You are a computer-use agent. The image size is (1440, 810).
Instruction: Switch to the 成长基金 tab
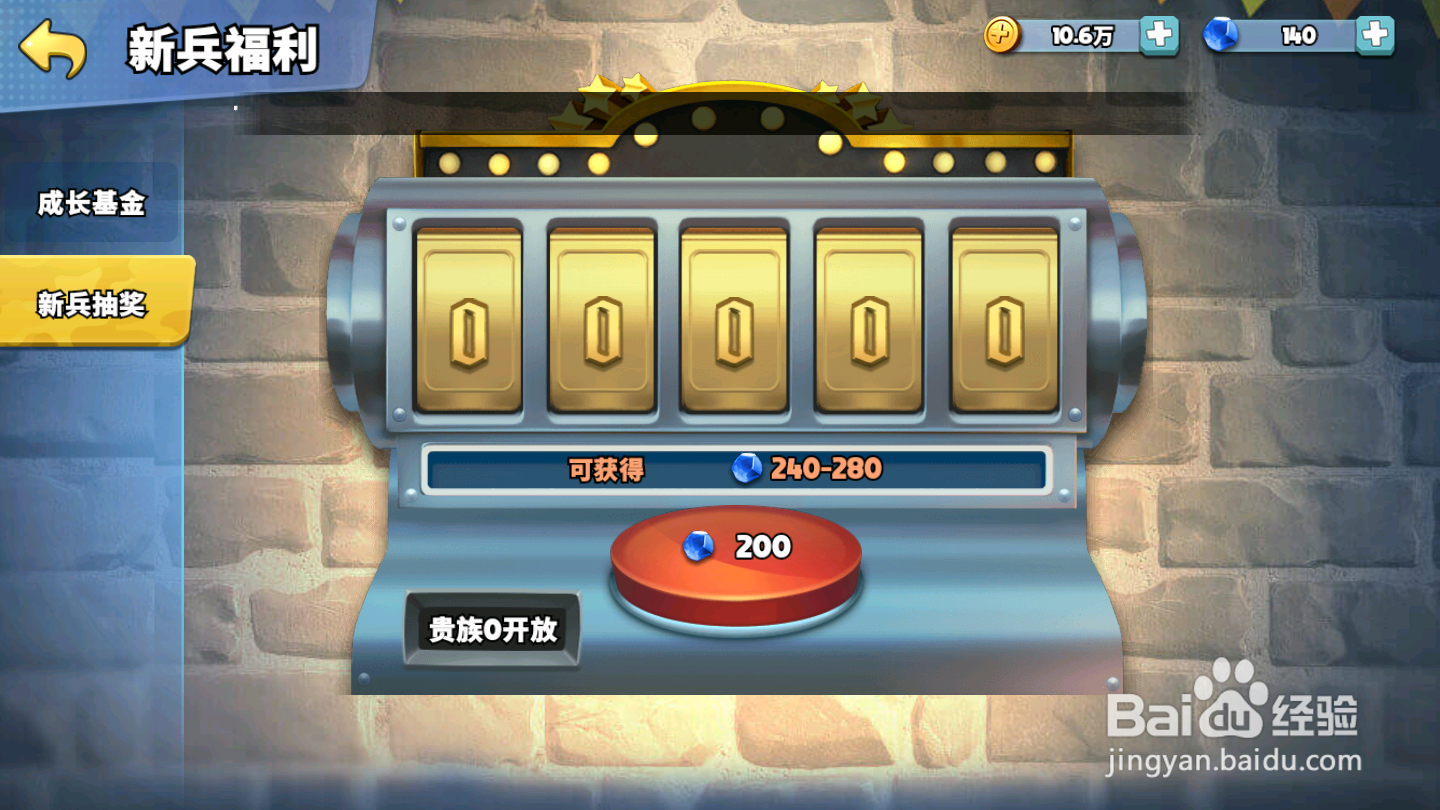pos(90,203)
